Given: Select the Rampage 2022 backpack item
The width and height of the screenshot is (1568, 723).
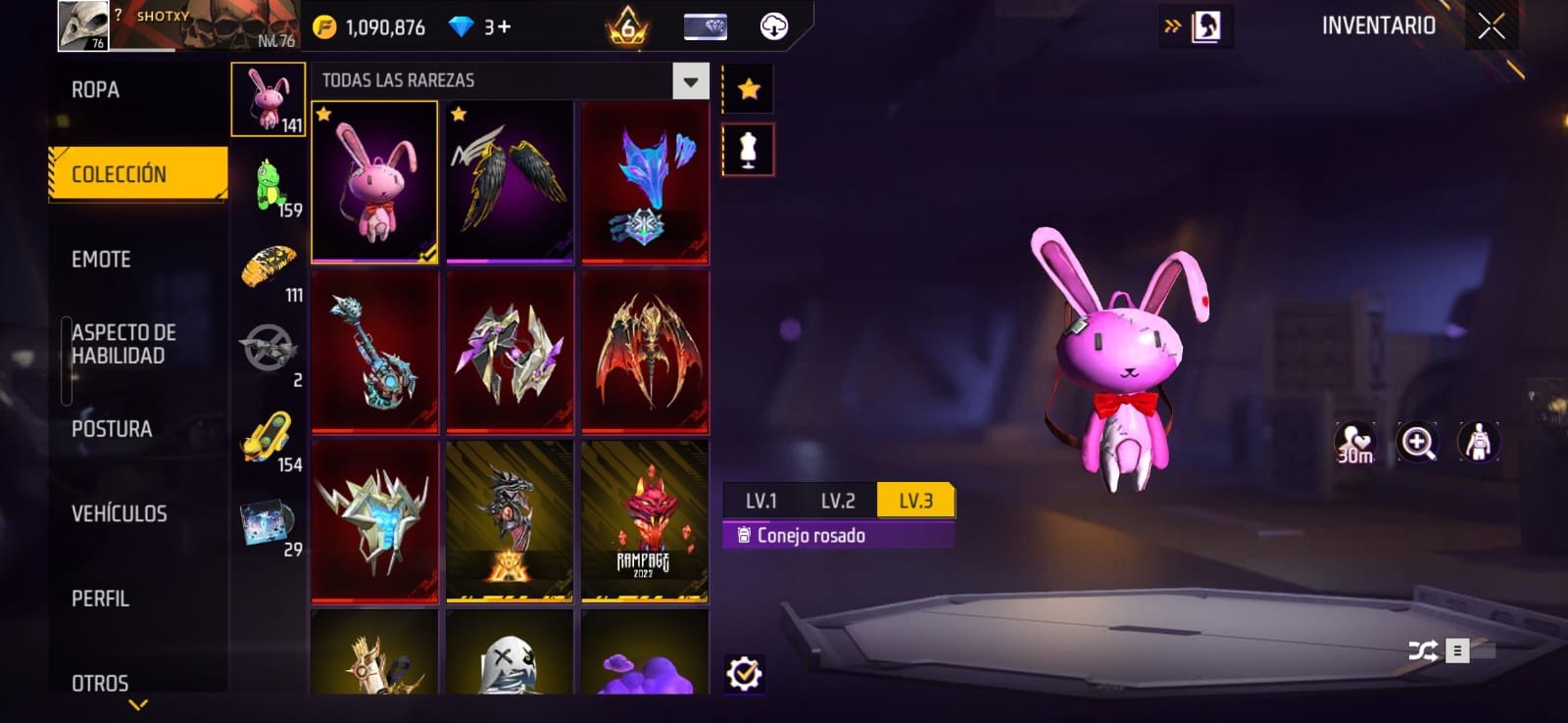Looking at the screenshot, I should coord(644,520).
